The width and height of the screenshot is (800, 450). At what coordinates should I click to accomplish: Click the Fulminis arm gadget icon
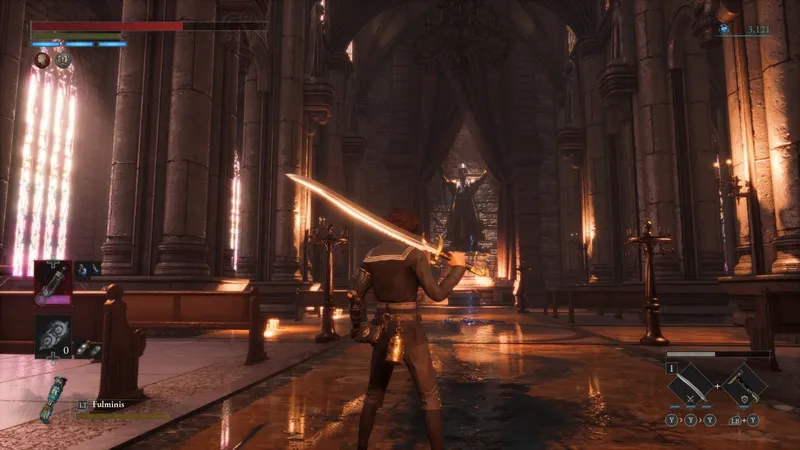53,398
